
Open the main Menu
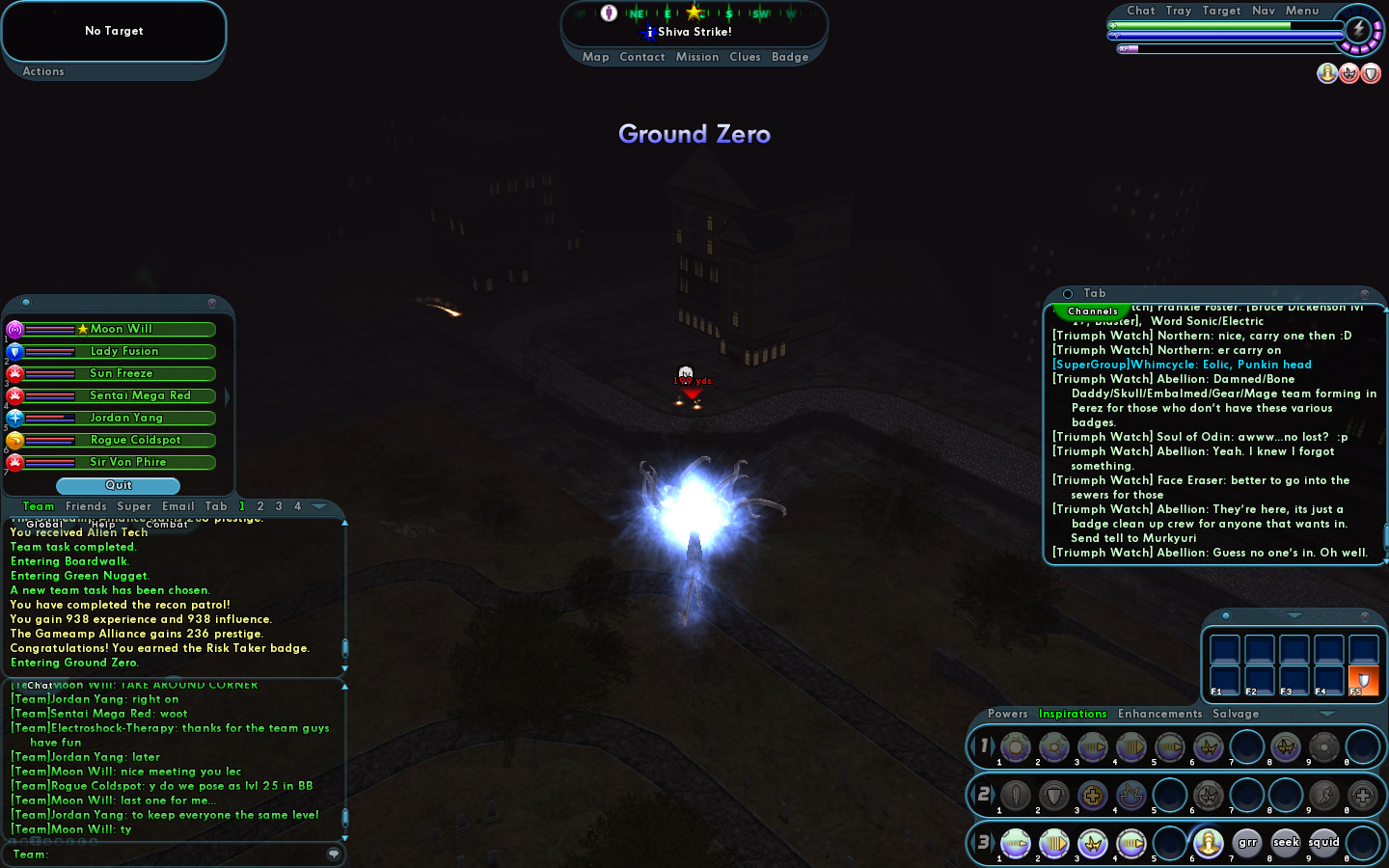(x=1302, y=11)
